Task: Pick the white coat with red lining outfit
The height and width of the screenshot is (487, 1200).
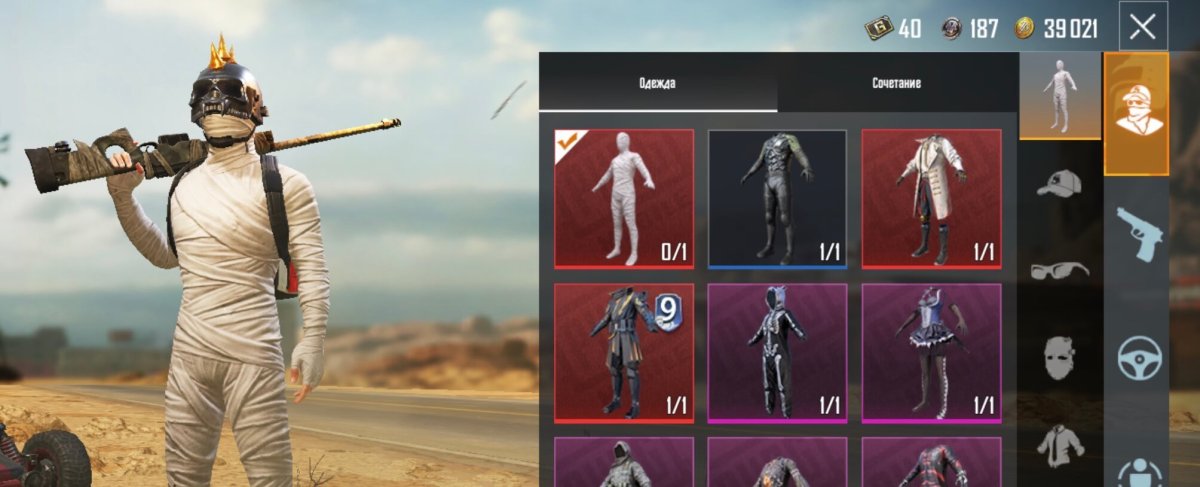Action: (931, 199)
